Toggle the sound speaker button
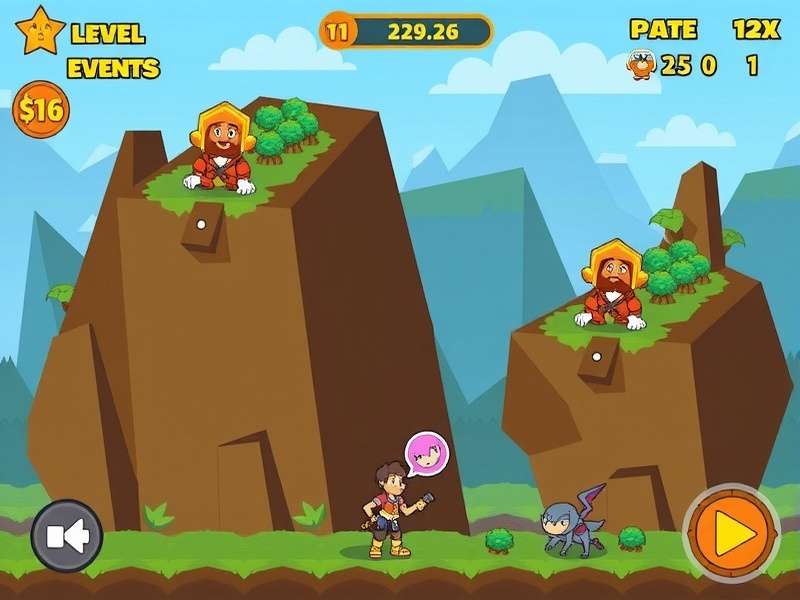Viewport: 800px width, 600px height. 67,535
